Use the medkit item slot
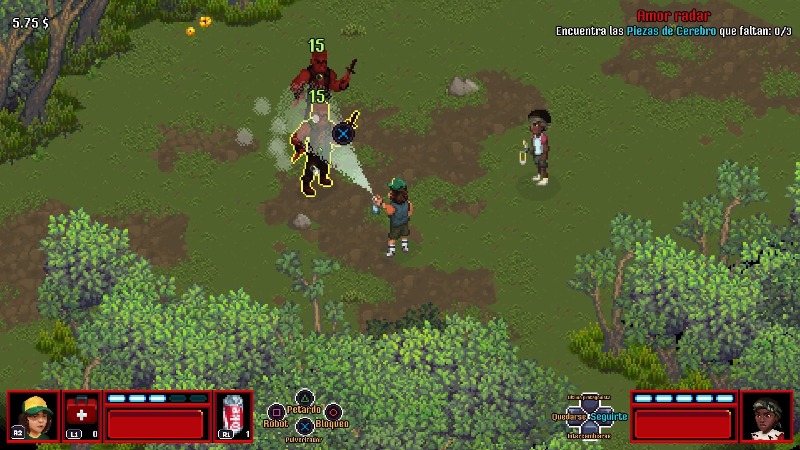 [82, 416]
